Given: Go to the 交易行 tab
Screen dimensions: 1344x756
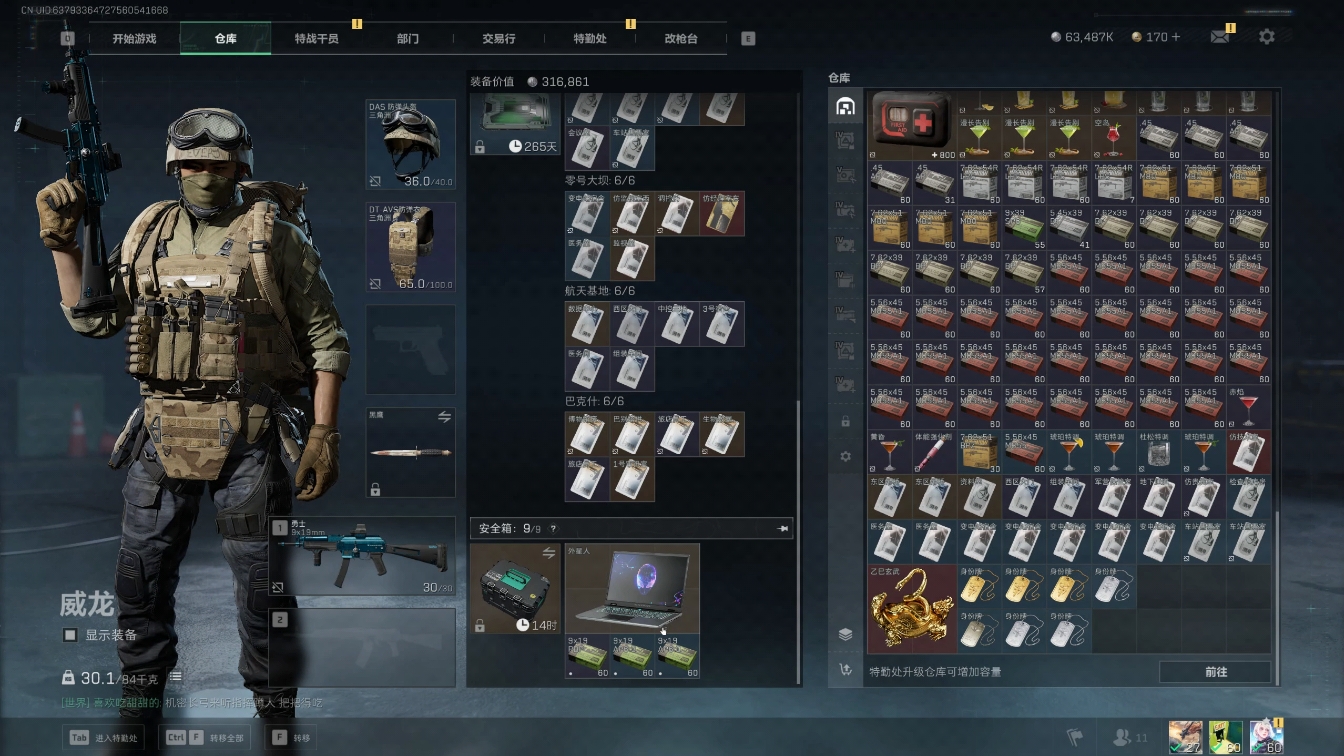Looking at the screenshot, I should point(499,38).
